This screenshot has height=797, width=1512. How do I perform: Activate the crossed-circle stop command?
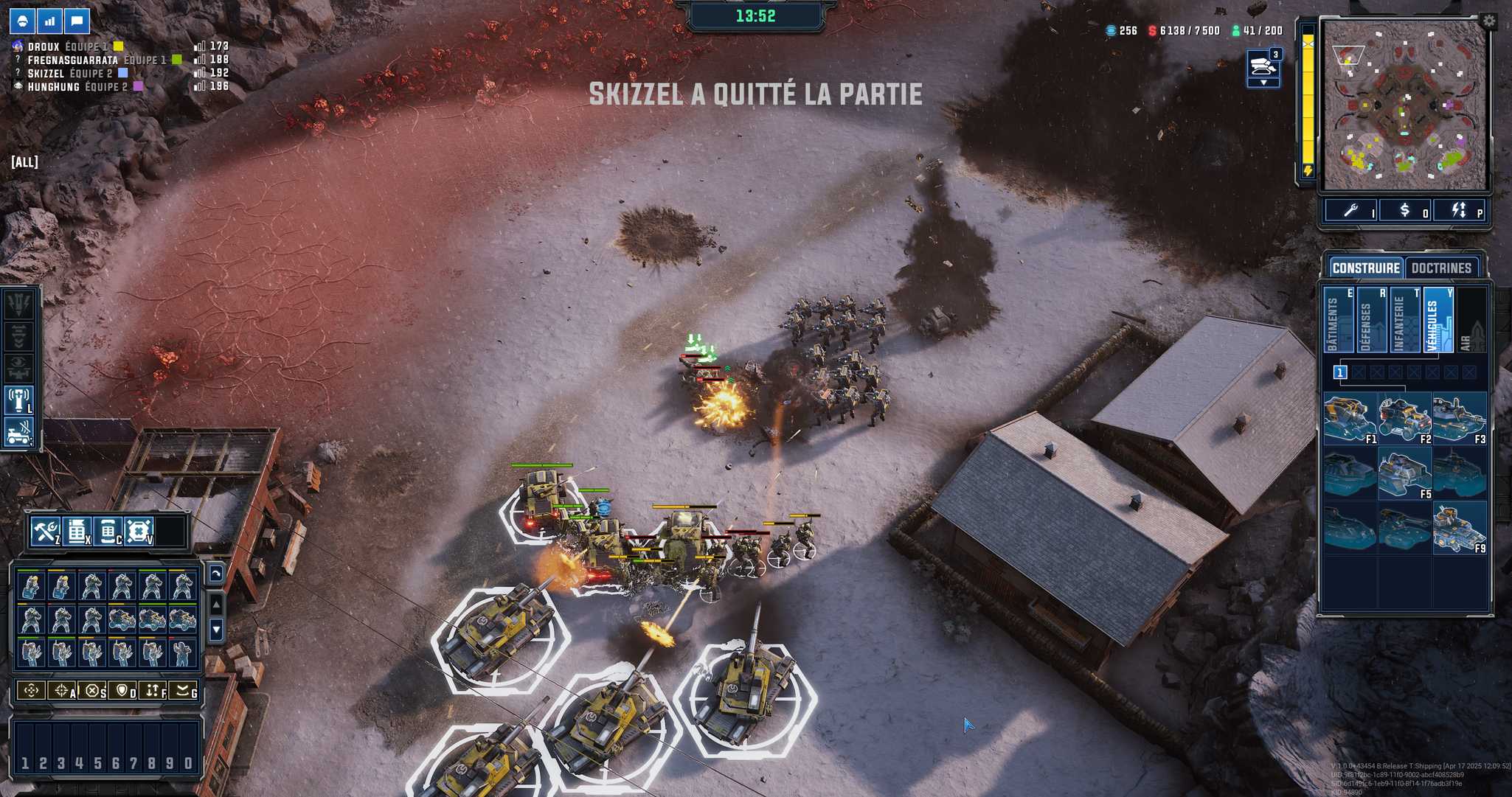click(92, 691)
